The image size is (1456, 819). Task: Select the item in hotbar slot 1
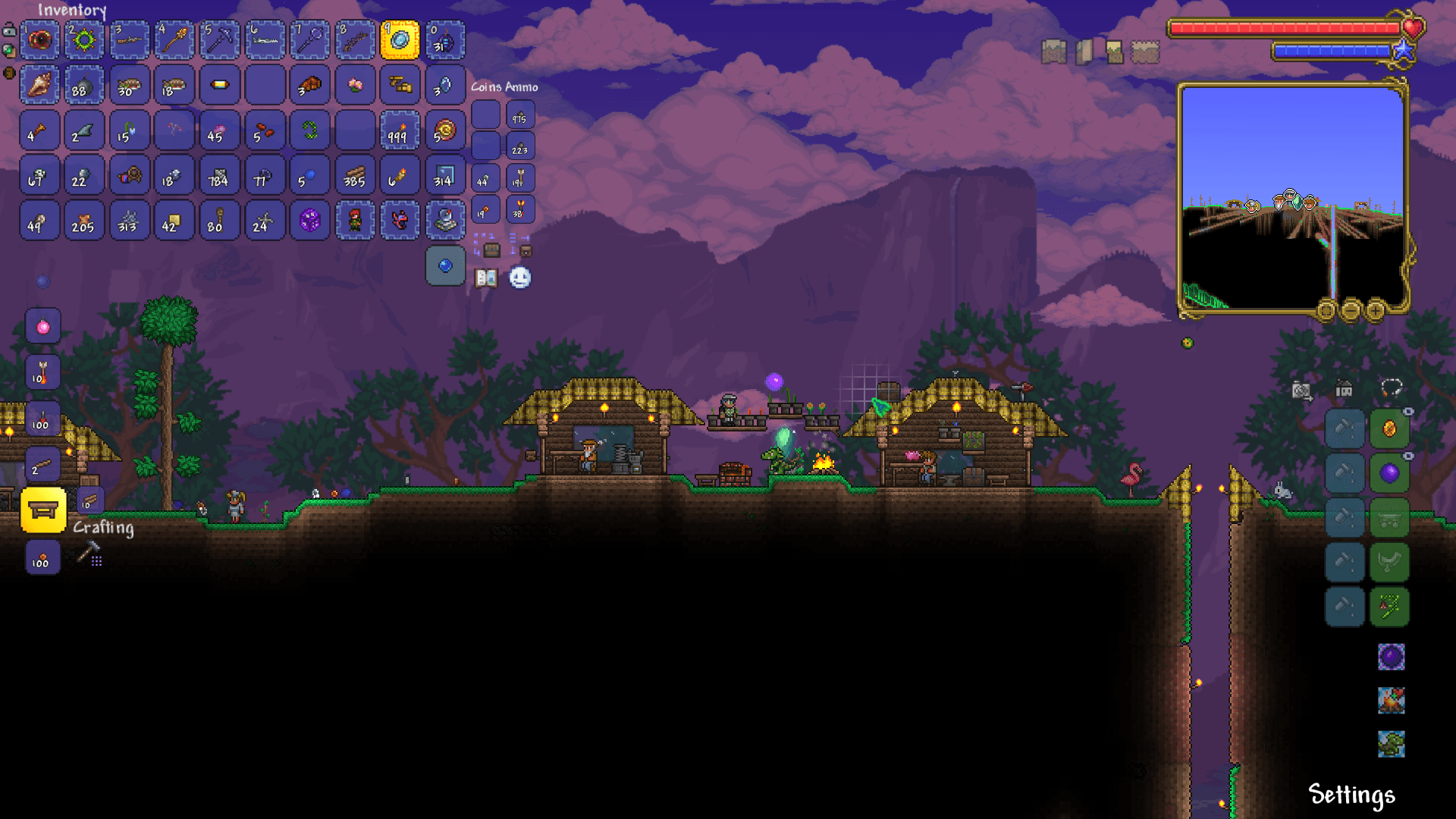pyautogui.click(x=39, y=41)
